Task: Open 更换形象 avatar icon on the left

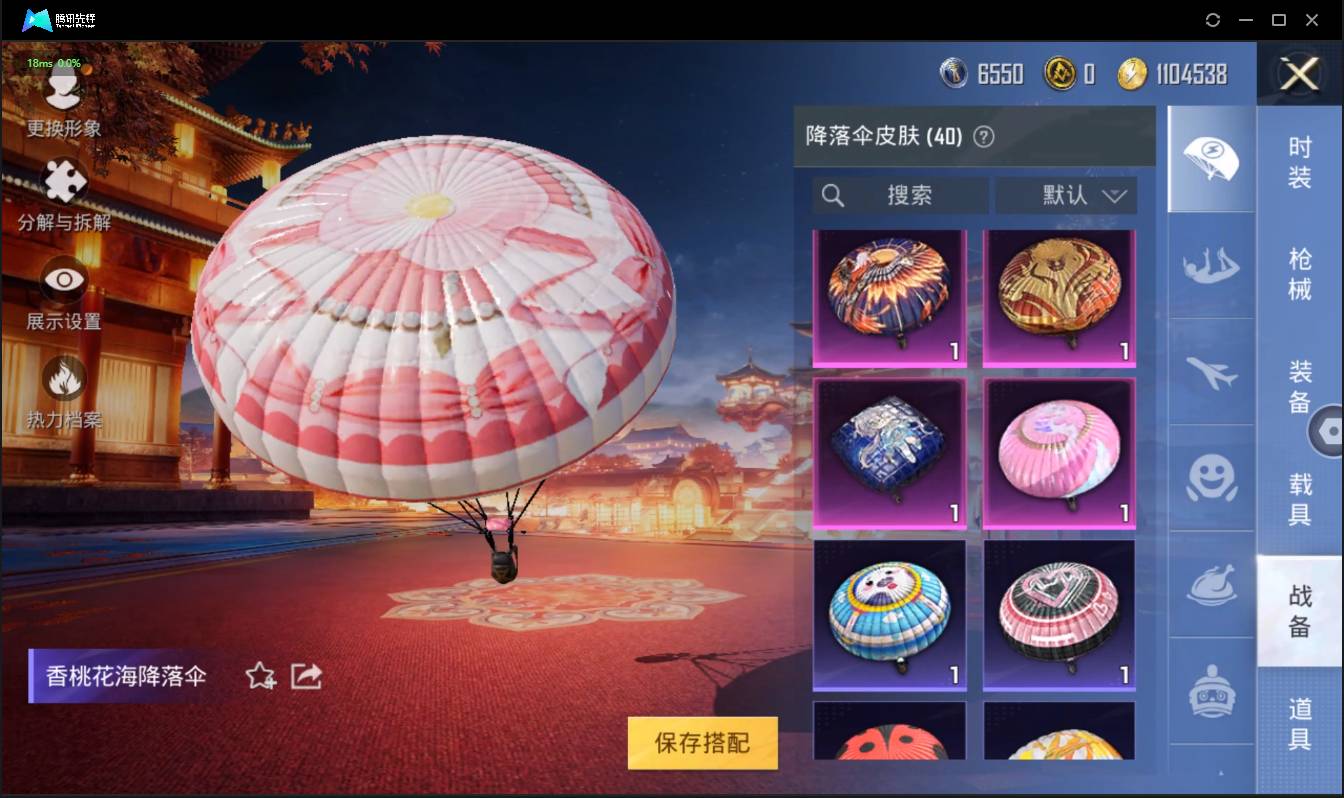Action: 62,89
